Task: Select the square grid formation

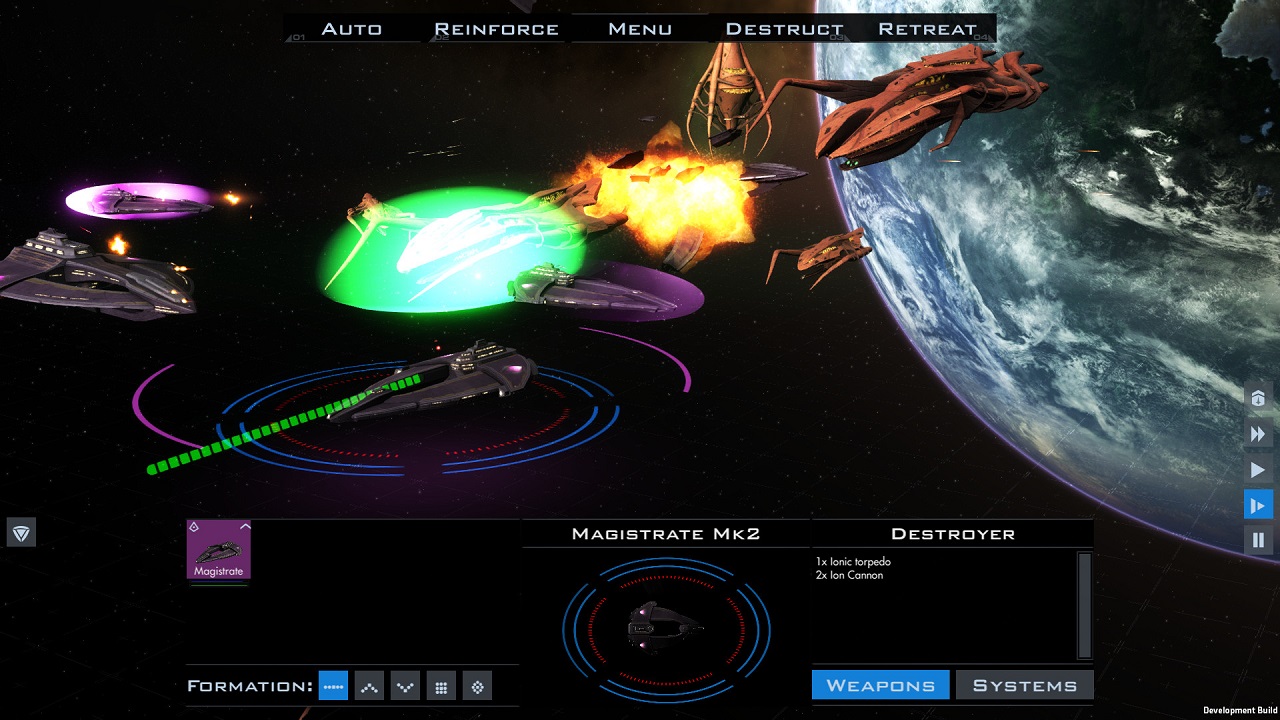Action: [x=441, y=686]
